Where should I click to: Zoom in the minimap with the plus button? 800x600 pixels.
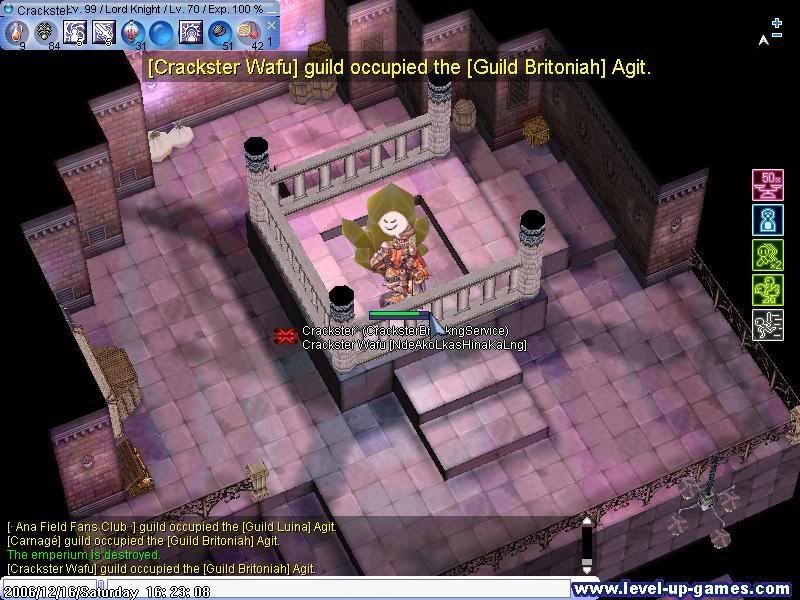[777, 22]
